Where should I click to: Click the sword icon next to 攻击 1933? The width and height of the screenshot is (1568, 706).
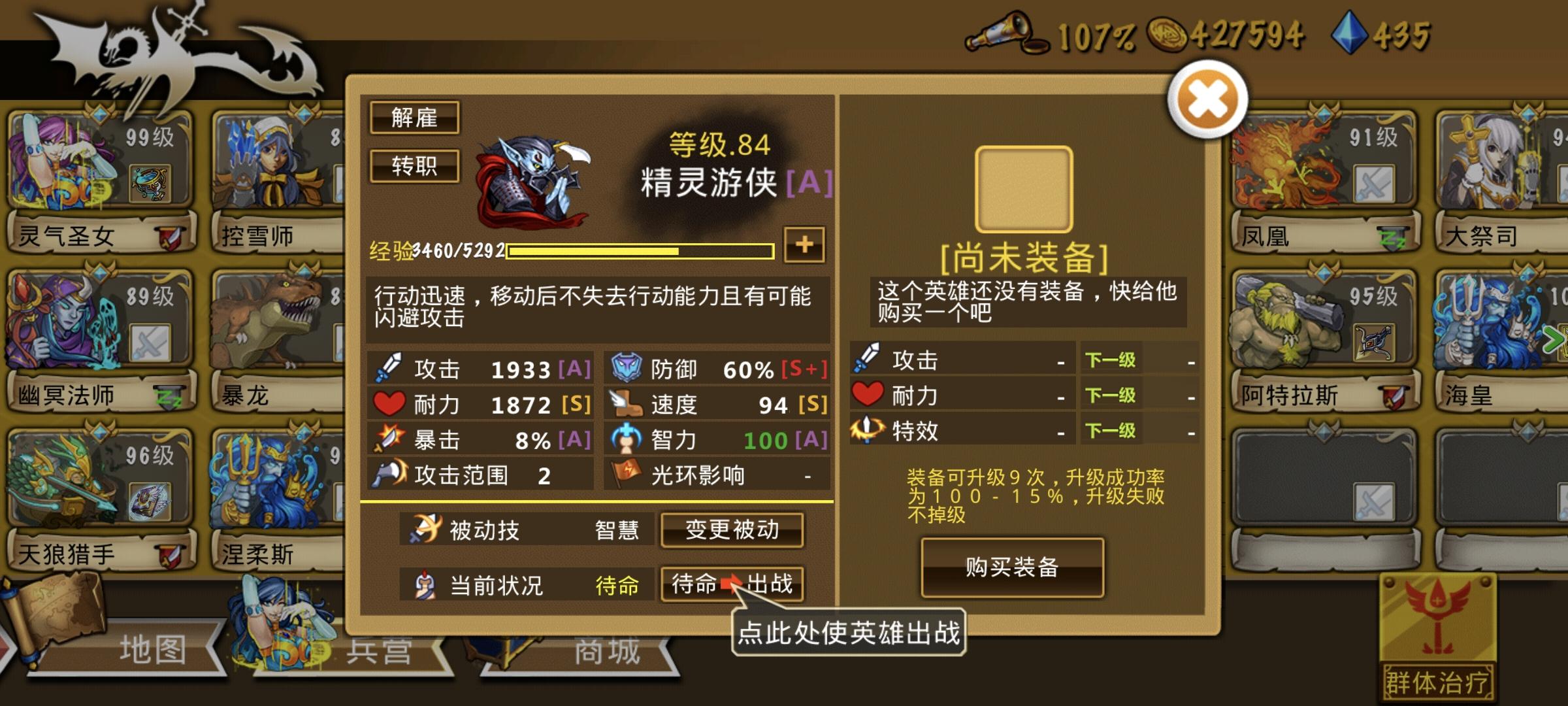[x=390, y=368]
